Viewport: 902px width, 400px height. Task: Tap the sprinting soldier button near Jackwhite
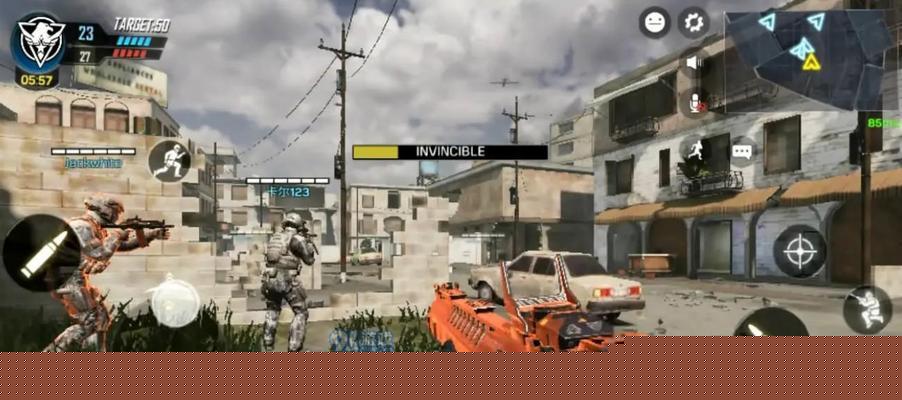pyautogui.click(x=169, y=160)
